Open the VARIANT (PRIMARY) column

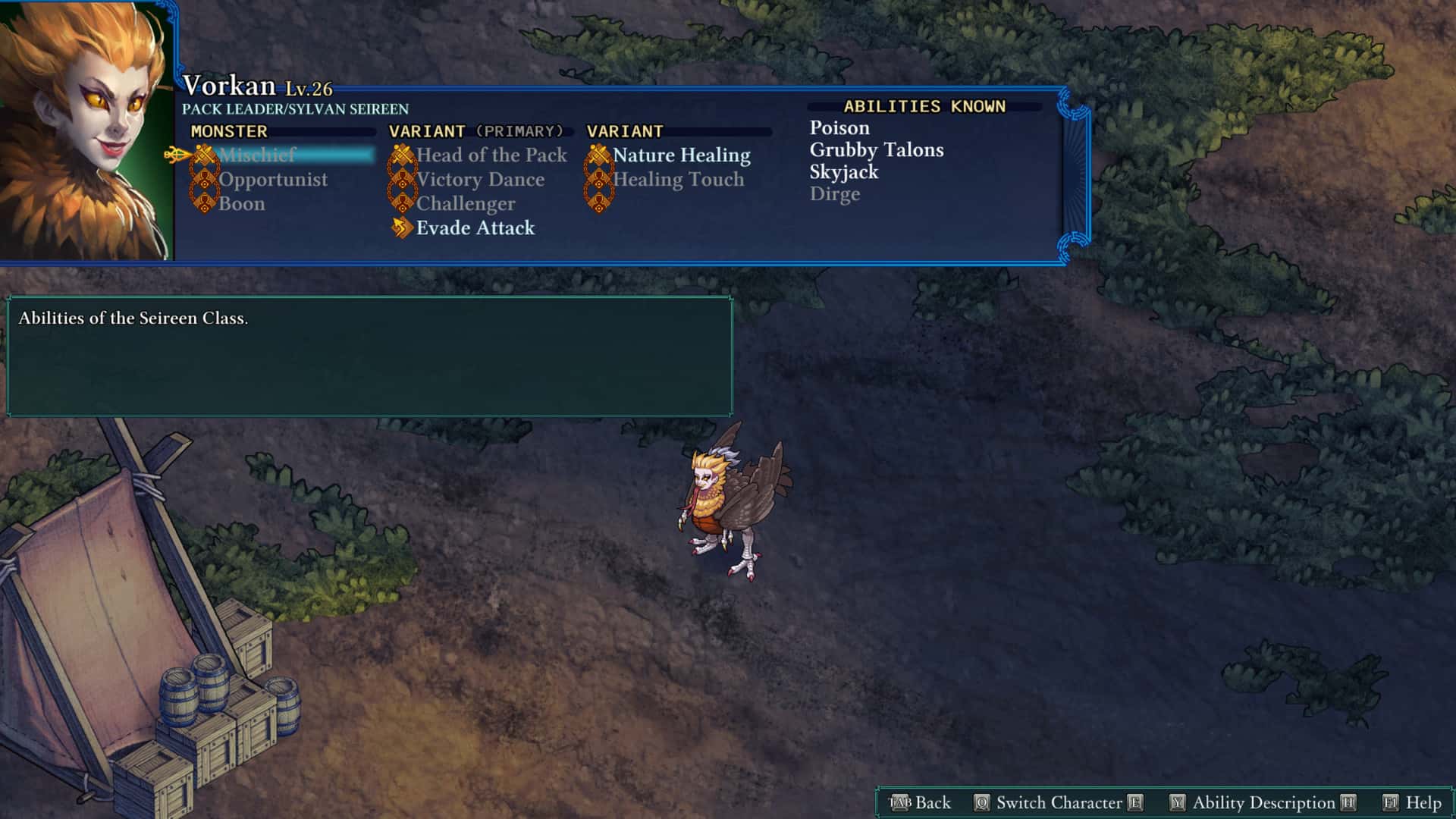(x=475, y=130)
